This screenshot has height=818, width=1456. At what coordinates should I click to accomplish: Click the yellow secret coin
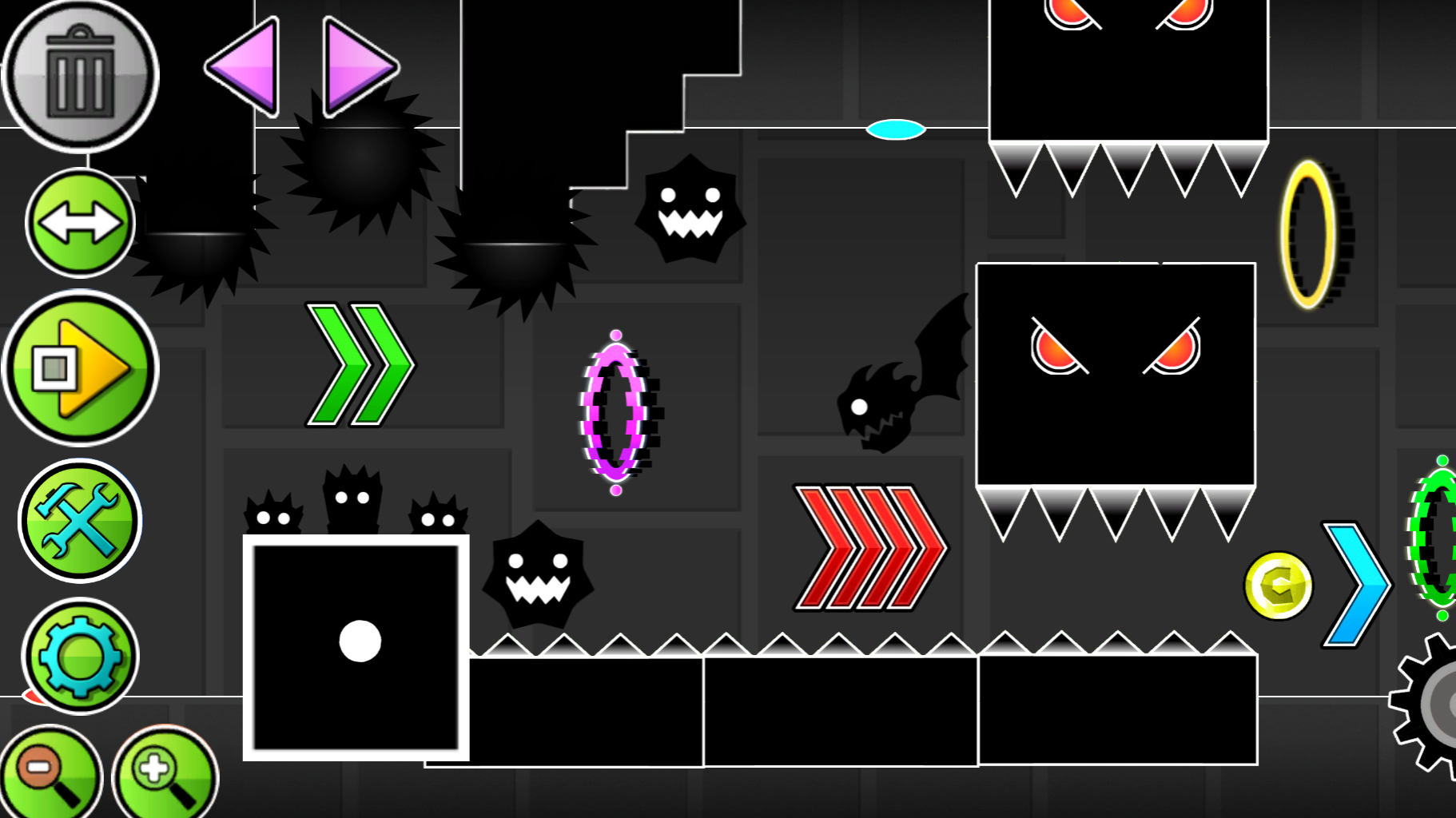pos(1279,586)
